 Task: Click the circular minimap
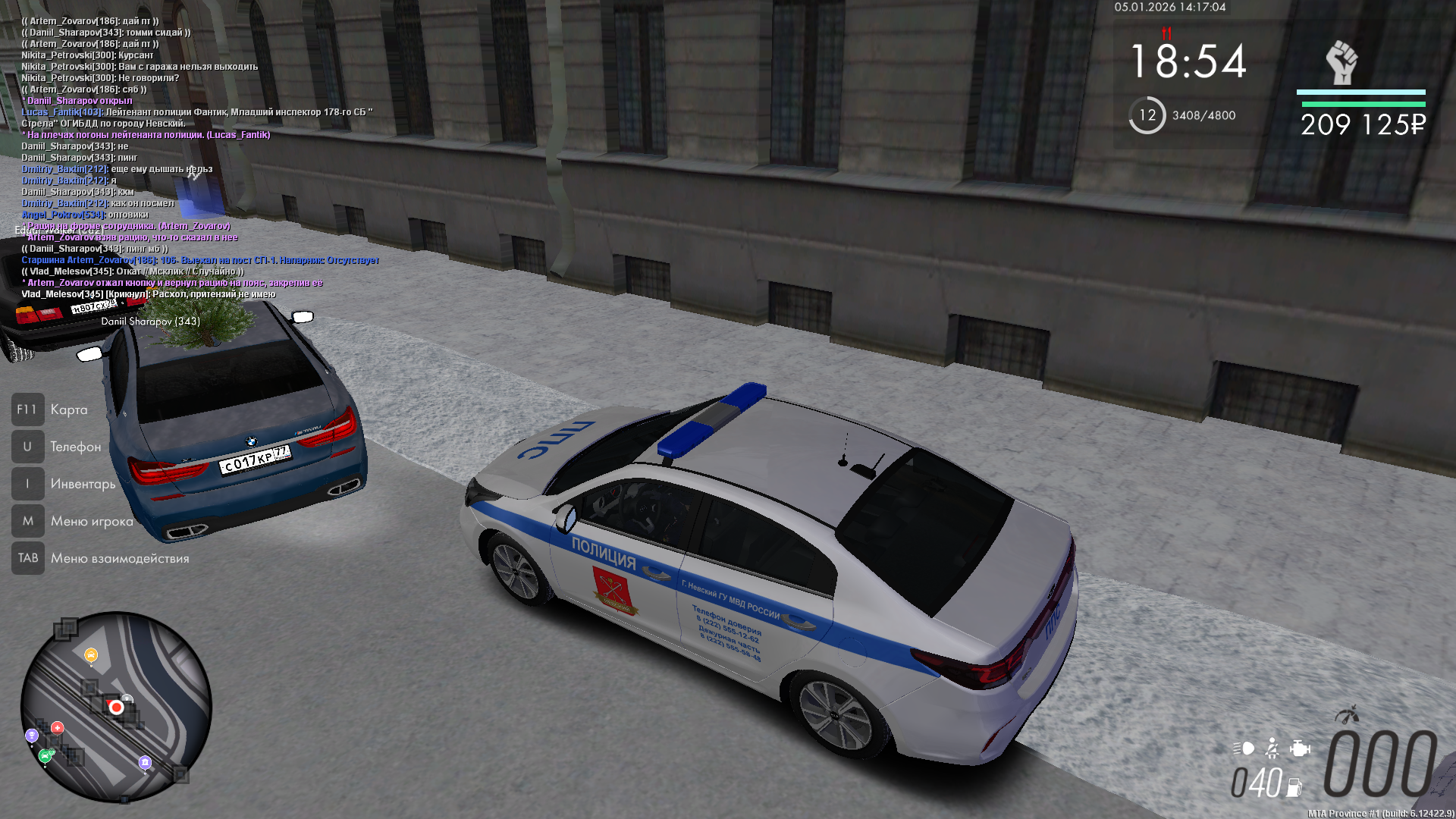click(x=116, y=707)
